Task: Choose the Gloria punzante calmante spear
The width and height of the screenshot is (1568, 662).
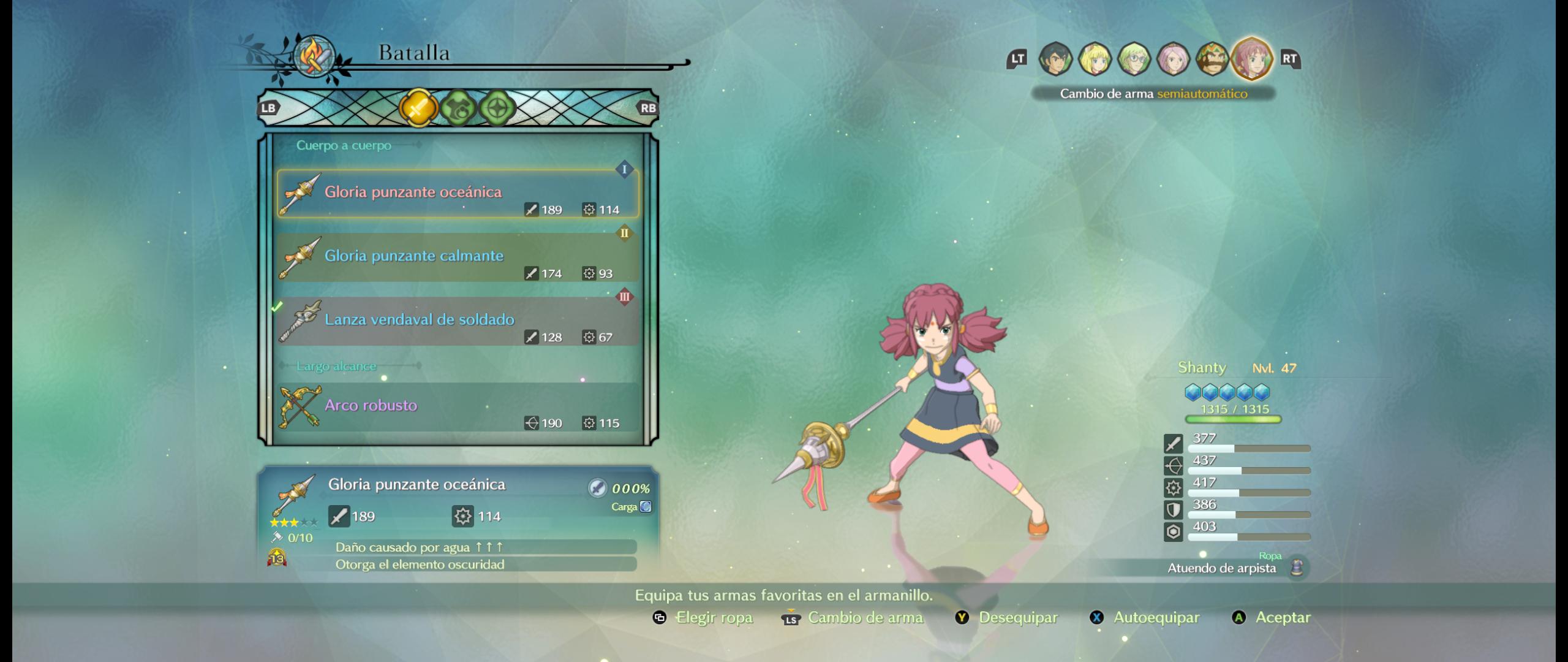Action: (458, 257)
